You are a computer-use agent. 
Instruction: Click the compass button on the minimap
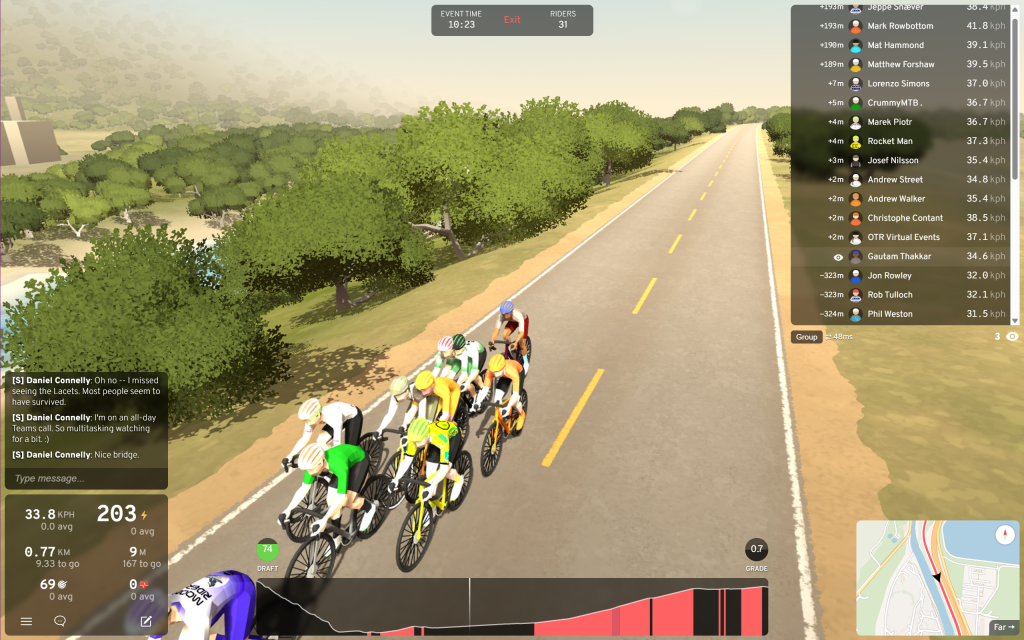point(1004,535)
